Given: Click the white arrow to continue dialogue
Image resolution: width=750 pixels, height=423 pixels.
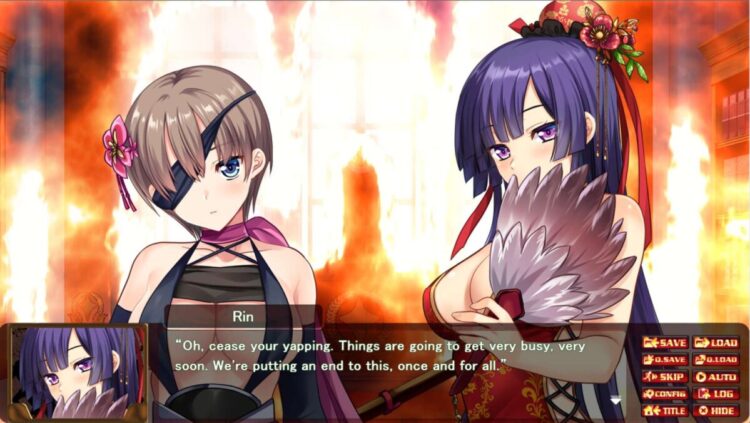Looking at the screenshot, I should coord(616,401).
